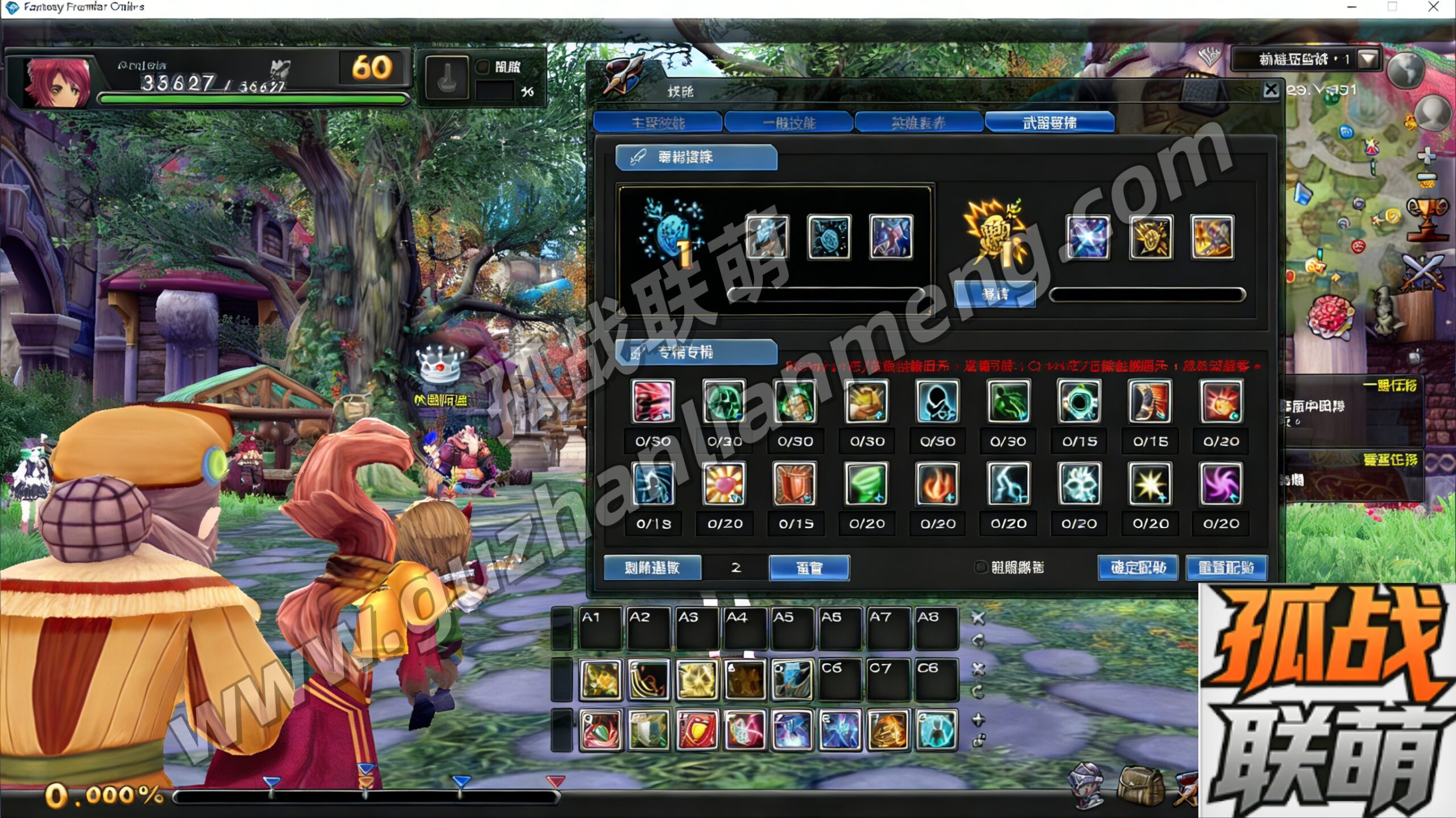Click the 确定配点 confirm points button
The height and width of the screenshot is (818, 1456).
click(1137, 567)
